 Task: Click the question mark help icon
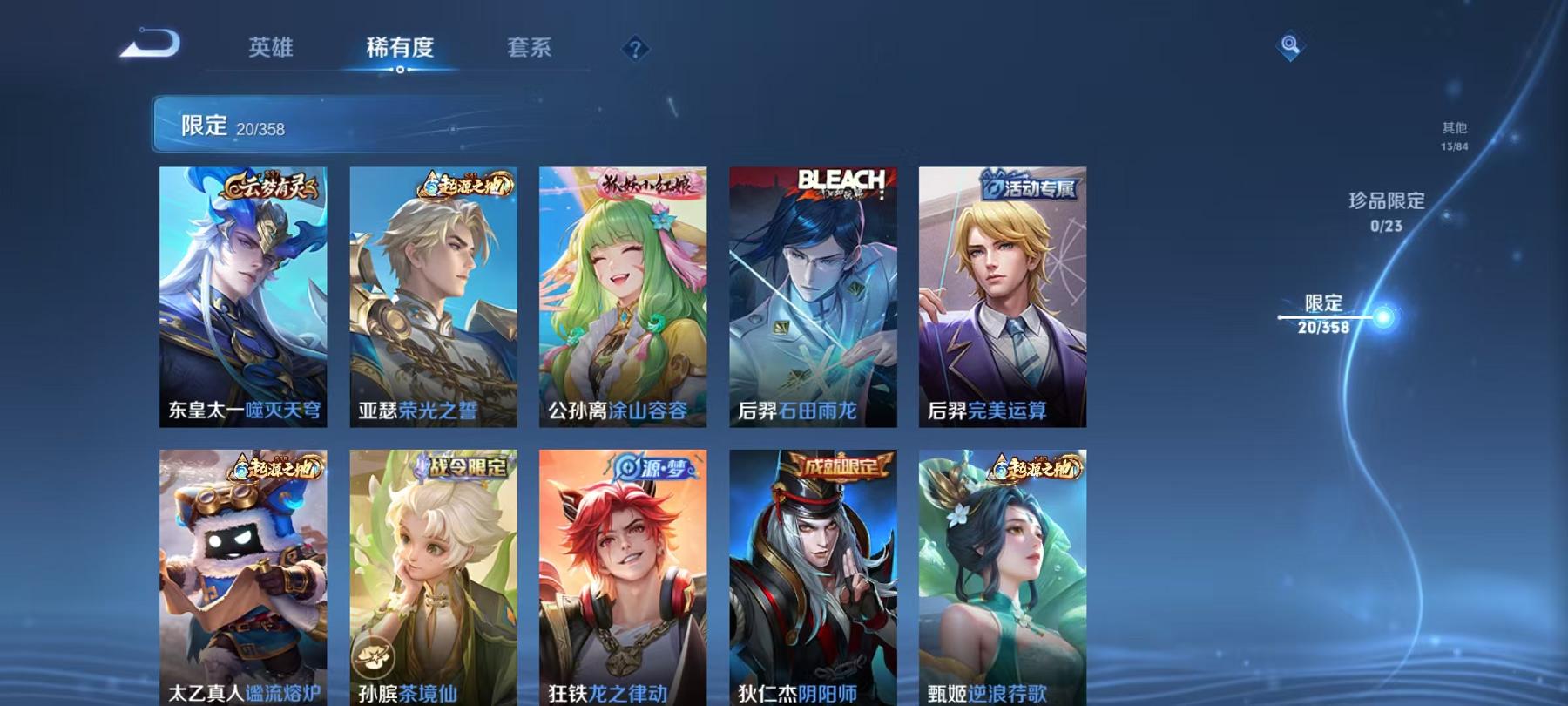pyautogui.click(x=634, y=50)
